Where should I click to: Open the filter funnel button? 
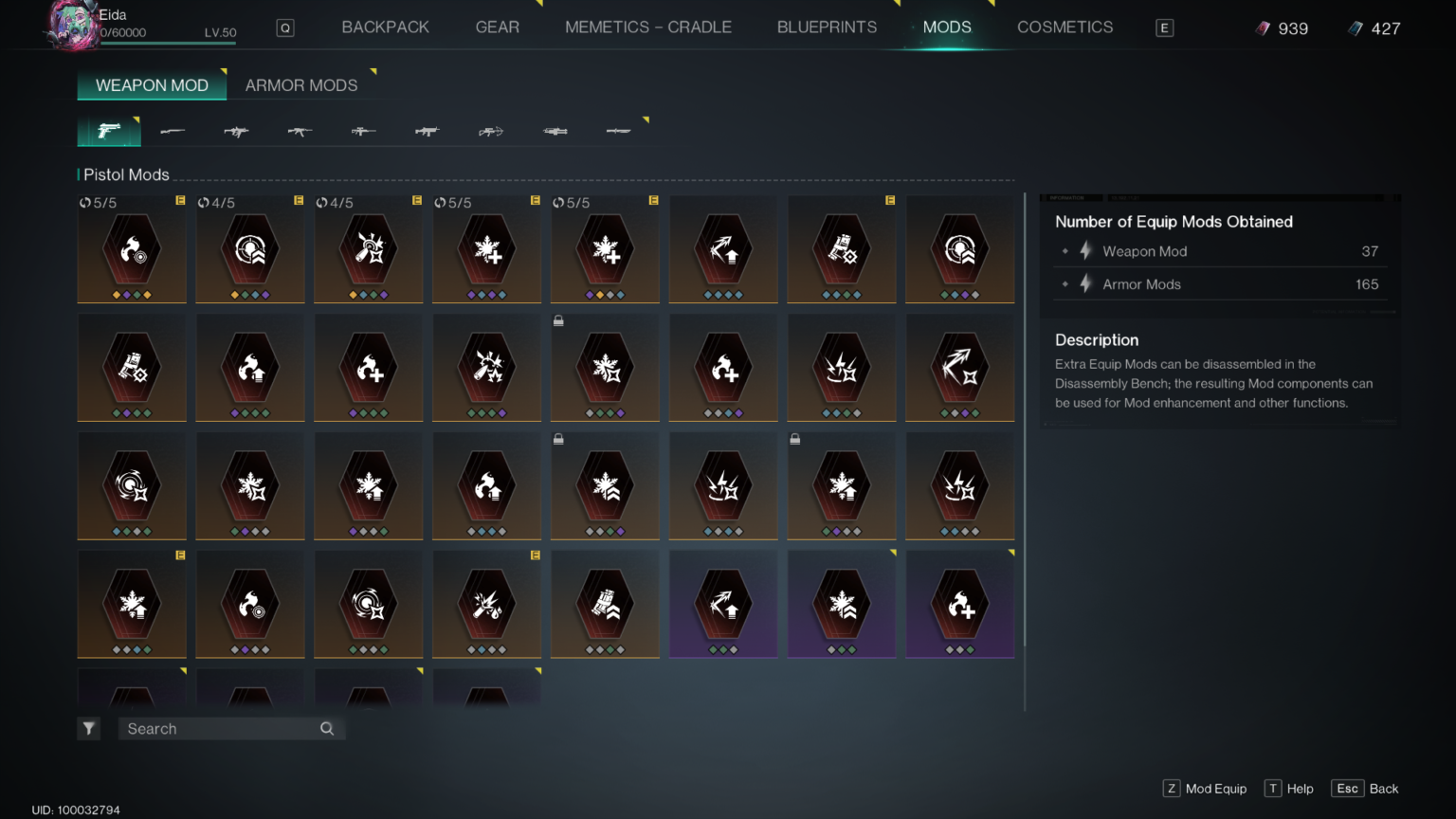coord(88,729)
